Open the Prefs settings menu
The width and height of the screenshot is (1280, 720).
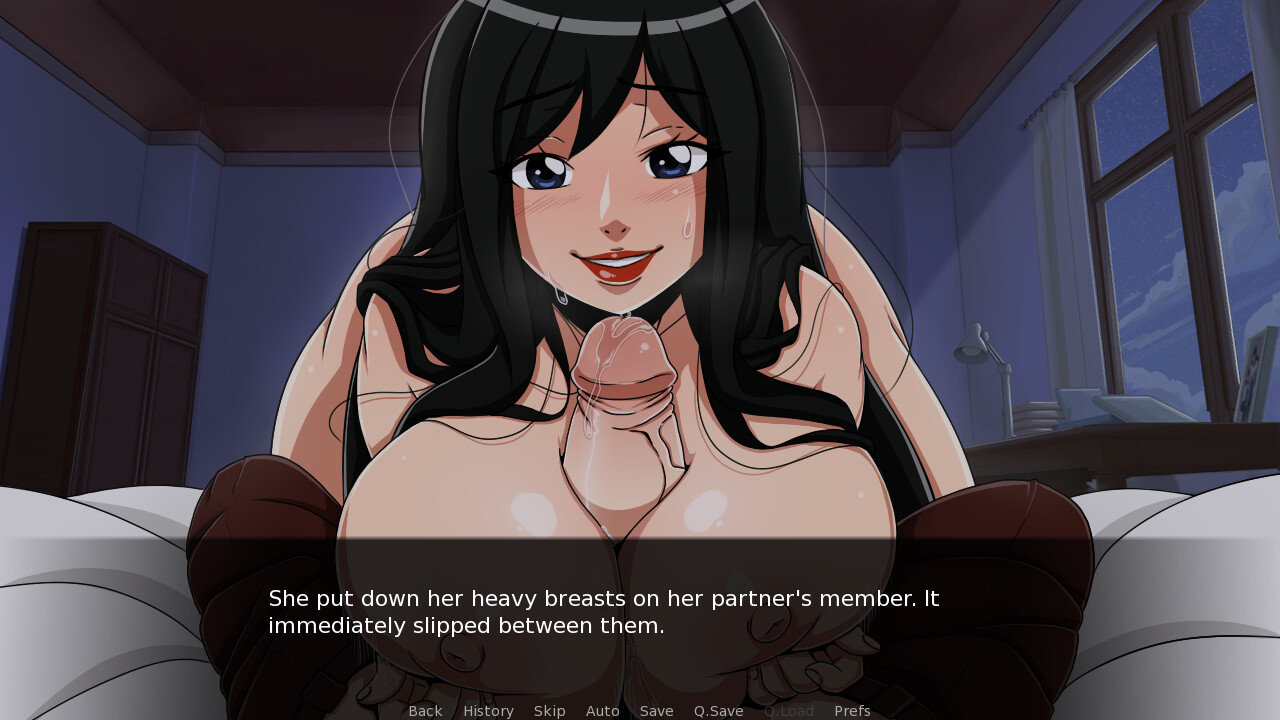point(852,711)
